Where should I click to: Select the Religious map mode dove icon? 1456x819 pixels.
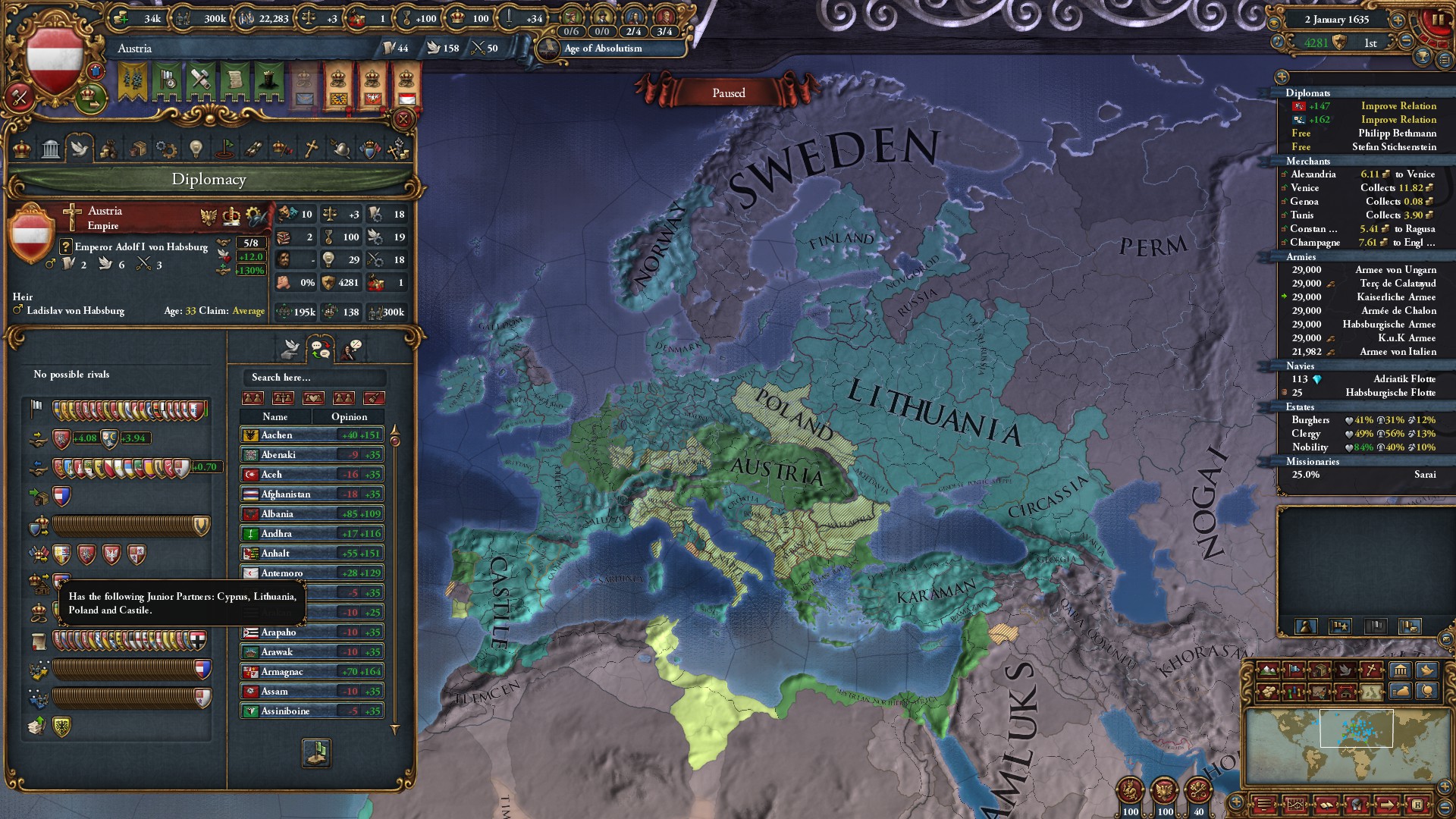pos(1345,671)
